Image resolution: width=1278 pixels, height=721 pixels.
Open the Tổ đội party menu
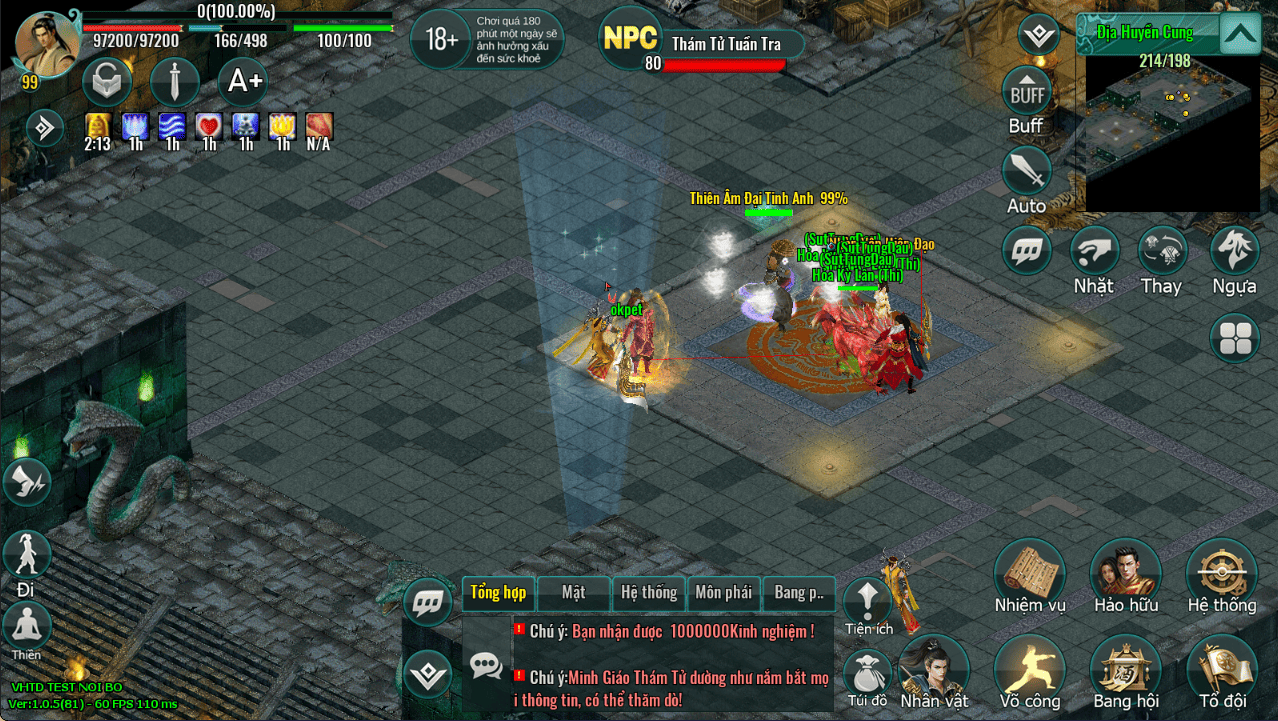[x=1221, y=669]
